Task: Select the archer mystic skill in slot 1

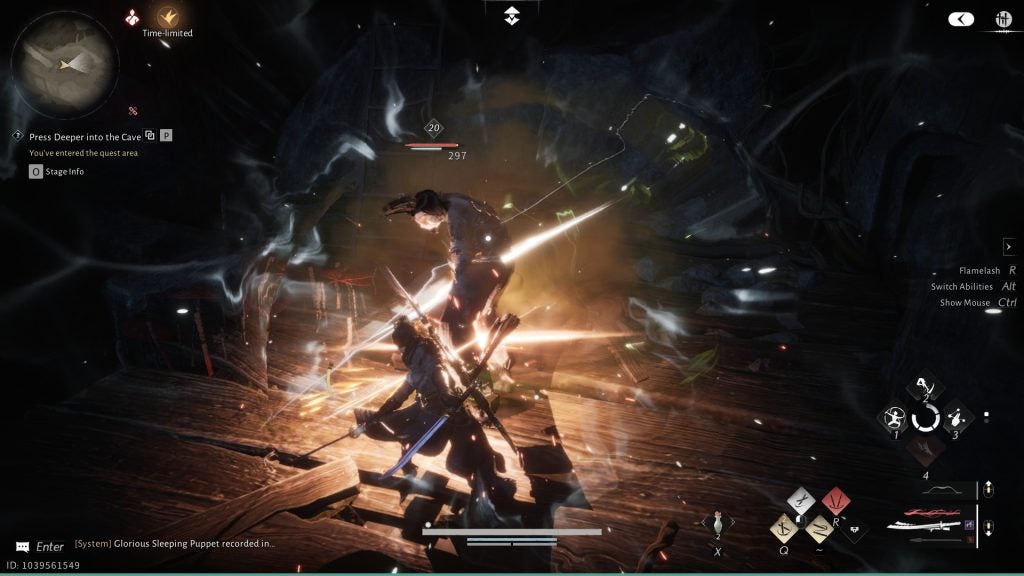Action: 892,417
